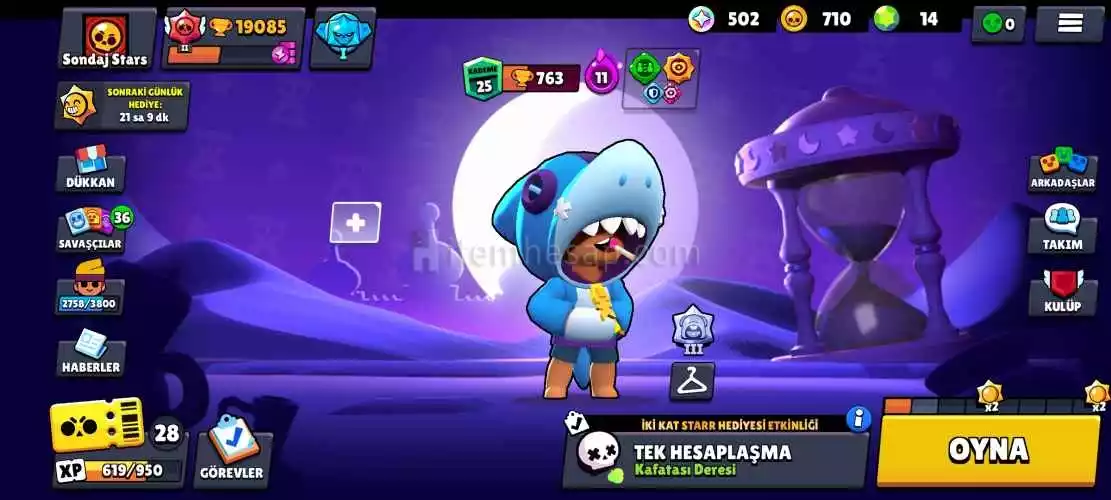Open the TAKIM team menu
The width and height of the screenshot is (1111, 500).
coord(1062,230)
